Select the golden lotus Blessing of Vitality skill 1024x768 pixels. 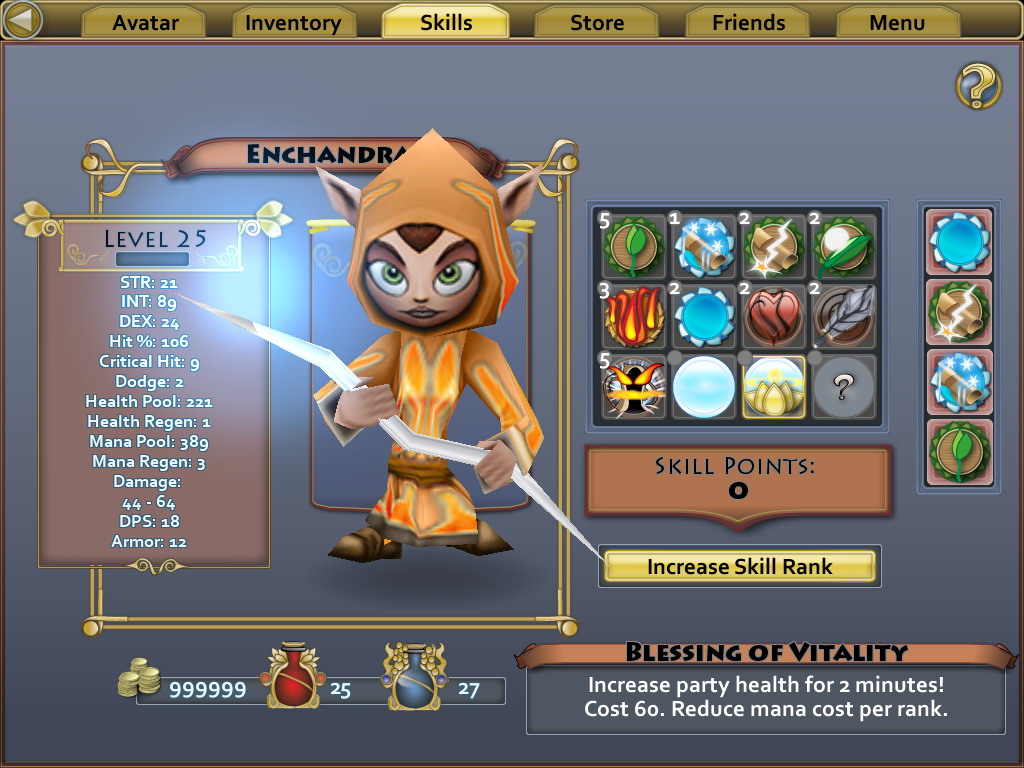pyautogui.click(x=773, y=385)
